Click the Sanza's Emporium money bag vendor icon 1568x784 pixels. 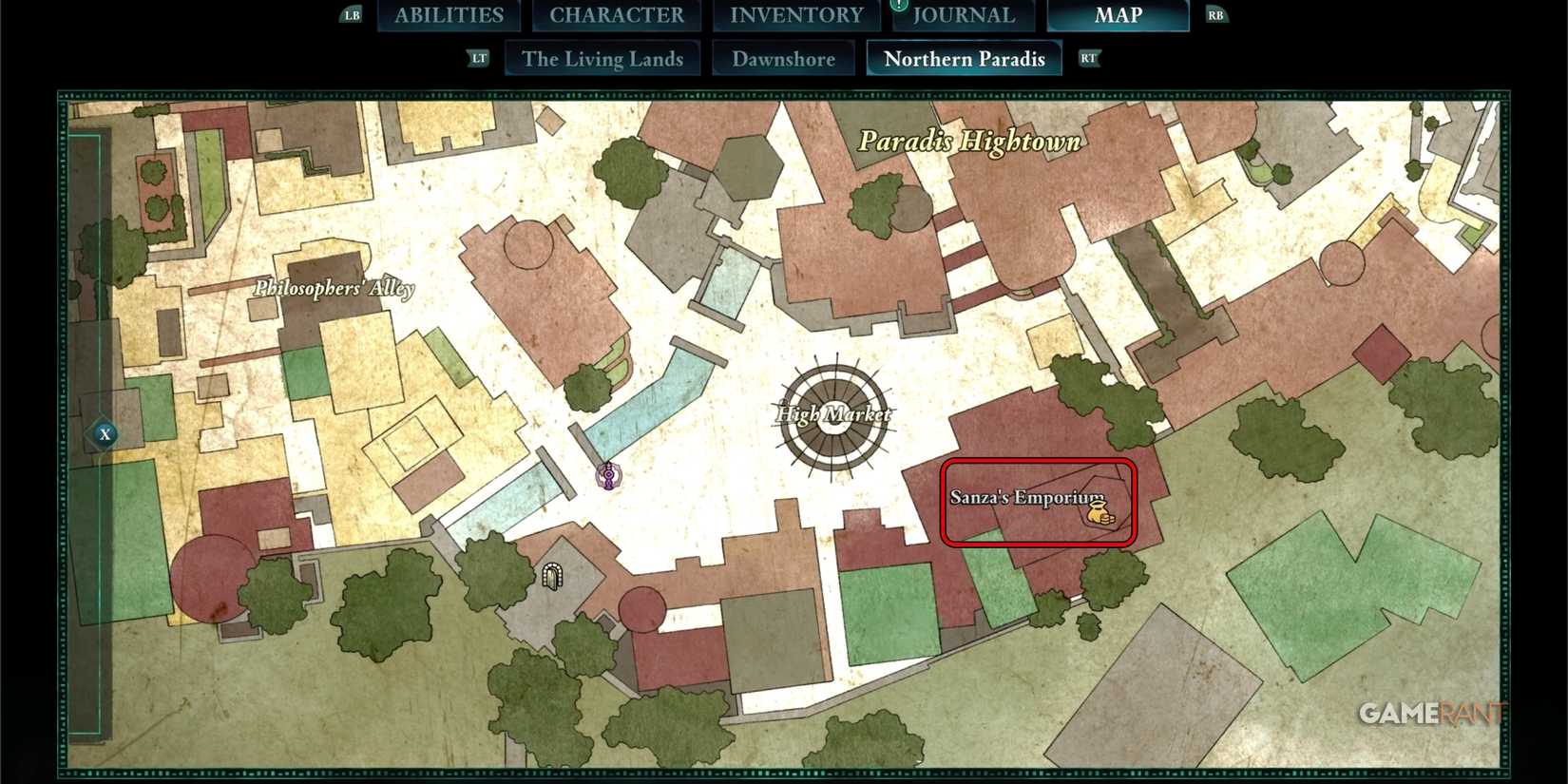point(1098,513)
